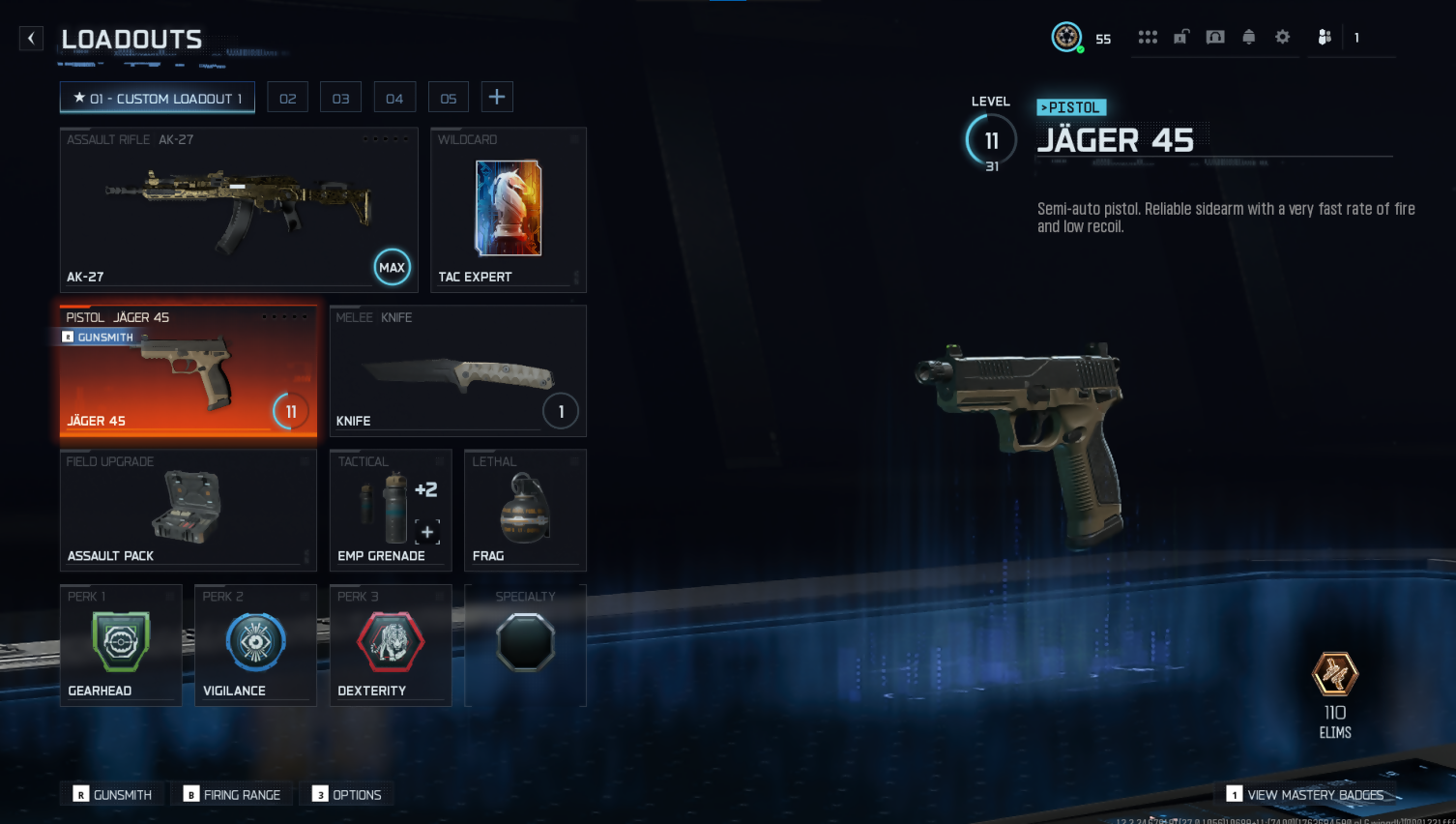
Task: Change the Dexterity perk 3 slot
Action: (x=391, y=645)
